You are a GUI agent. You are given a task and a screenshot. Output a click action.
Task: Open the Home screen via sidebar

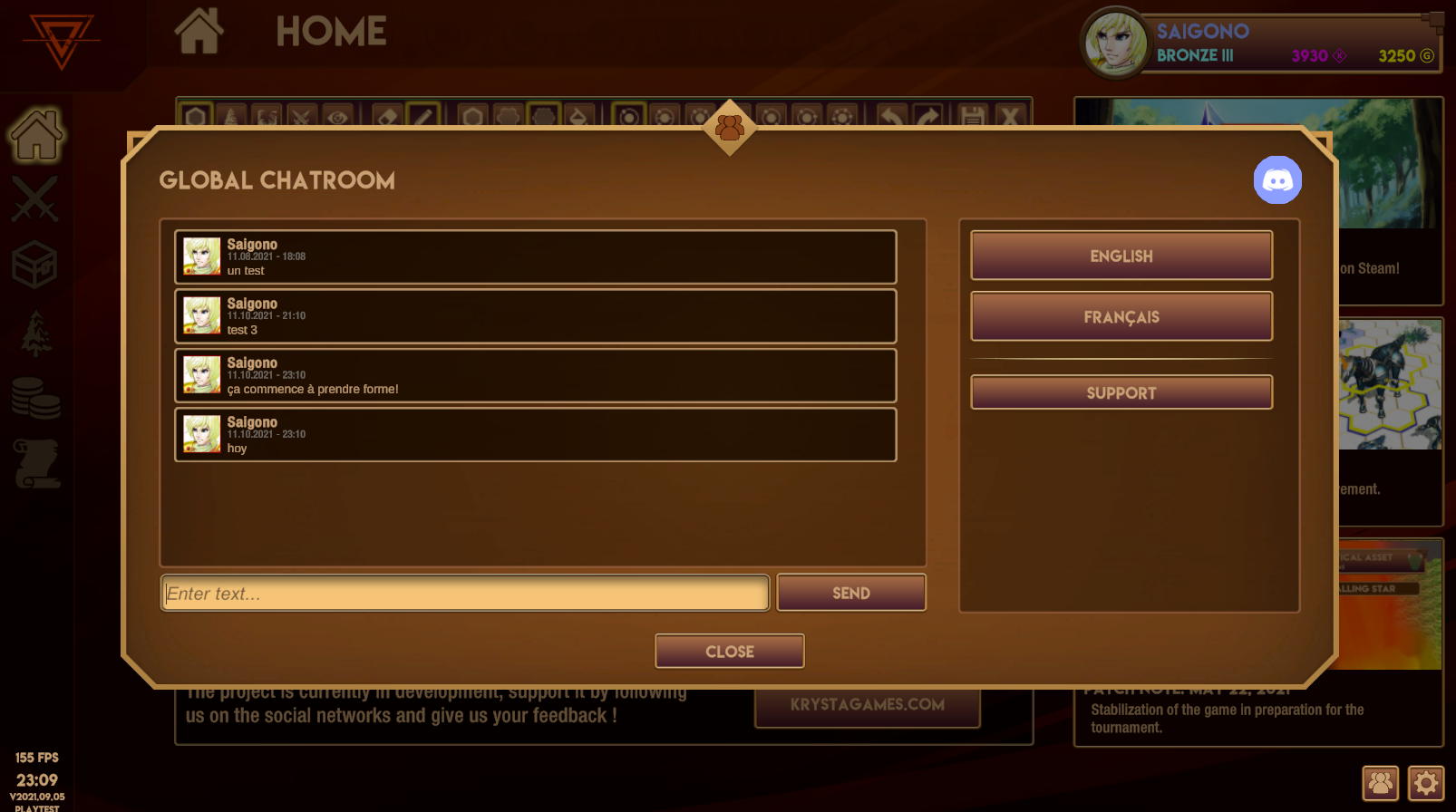tap(34, 138)
